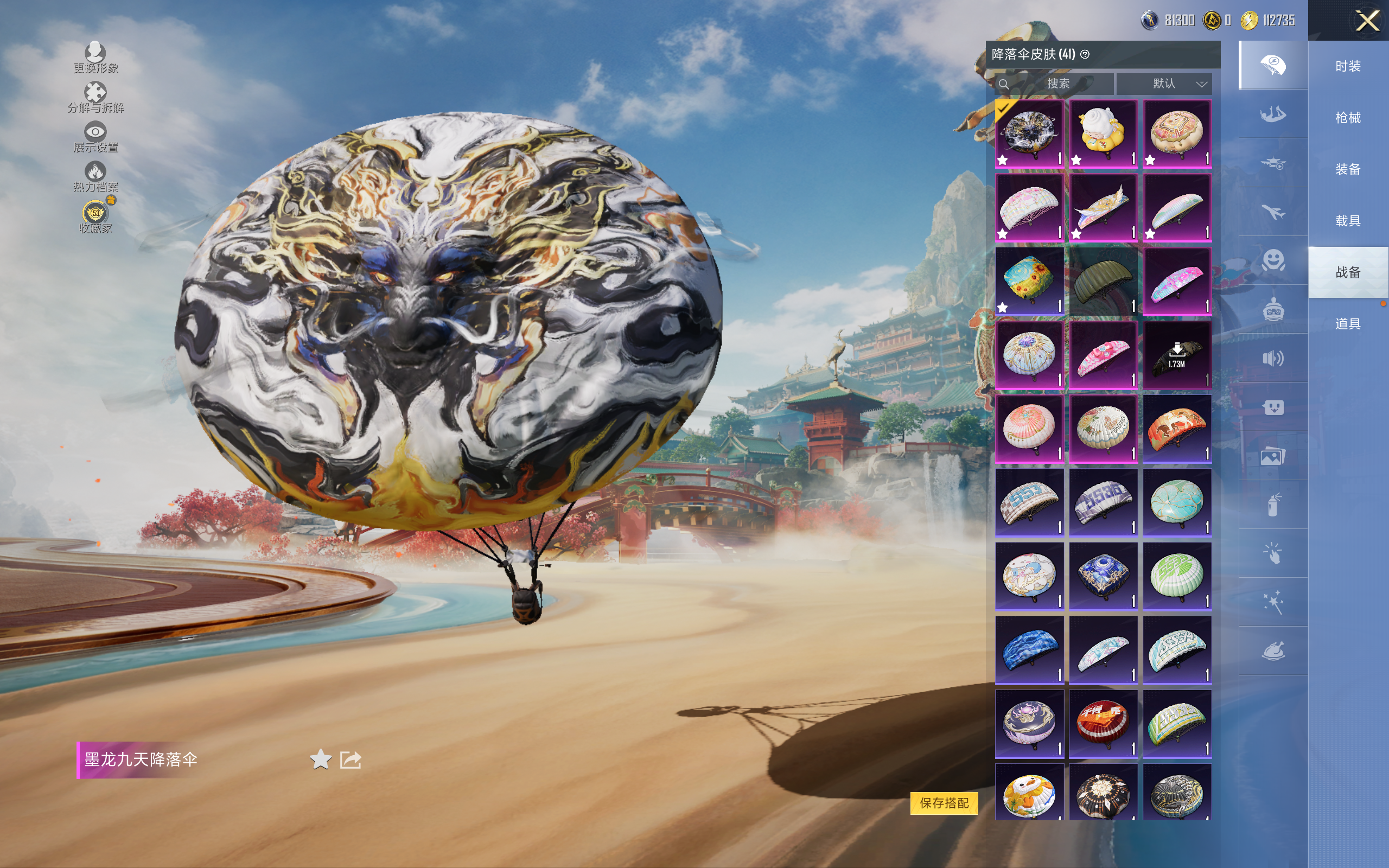This screenshot has height=868, width=1389.
Task: Click the help icon beside 降落伞皮肤
Action: (x=1085, y=55)
